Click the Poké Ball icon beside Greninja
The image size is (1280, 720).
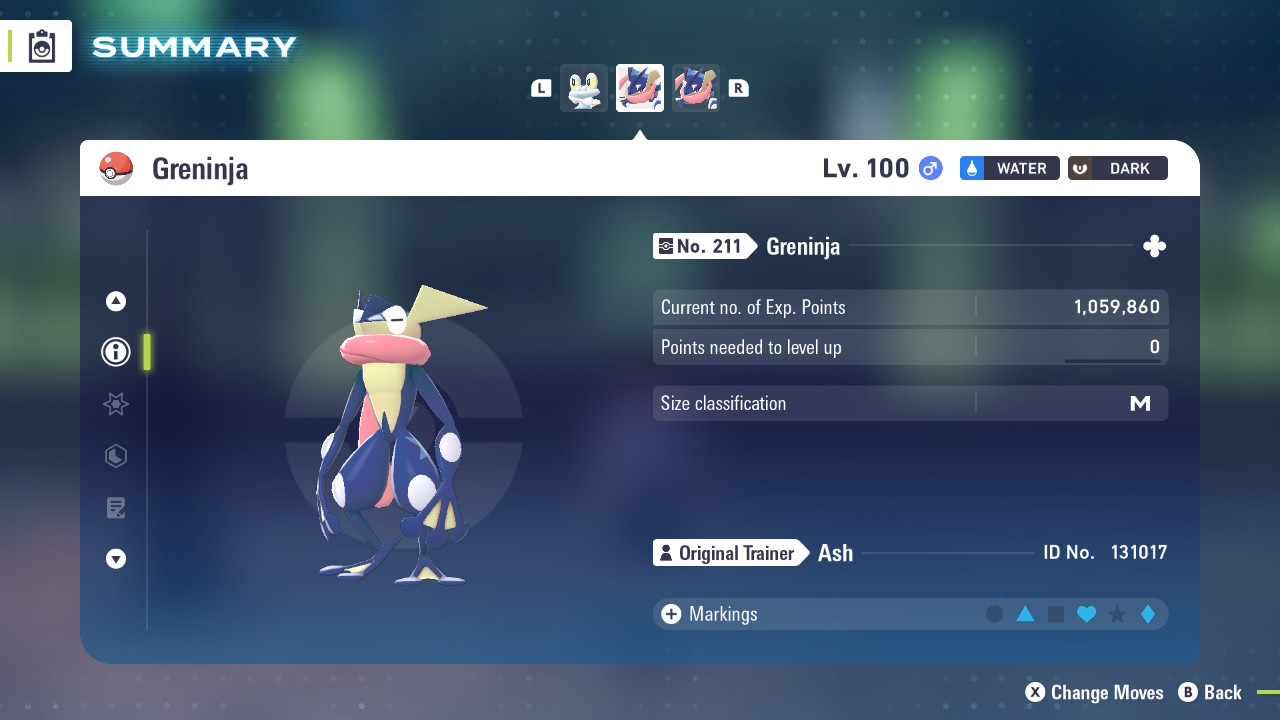(115, 168)
